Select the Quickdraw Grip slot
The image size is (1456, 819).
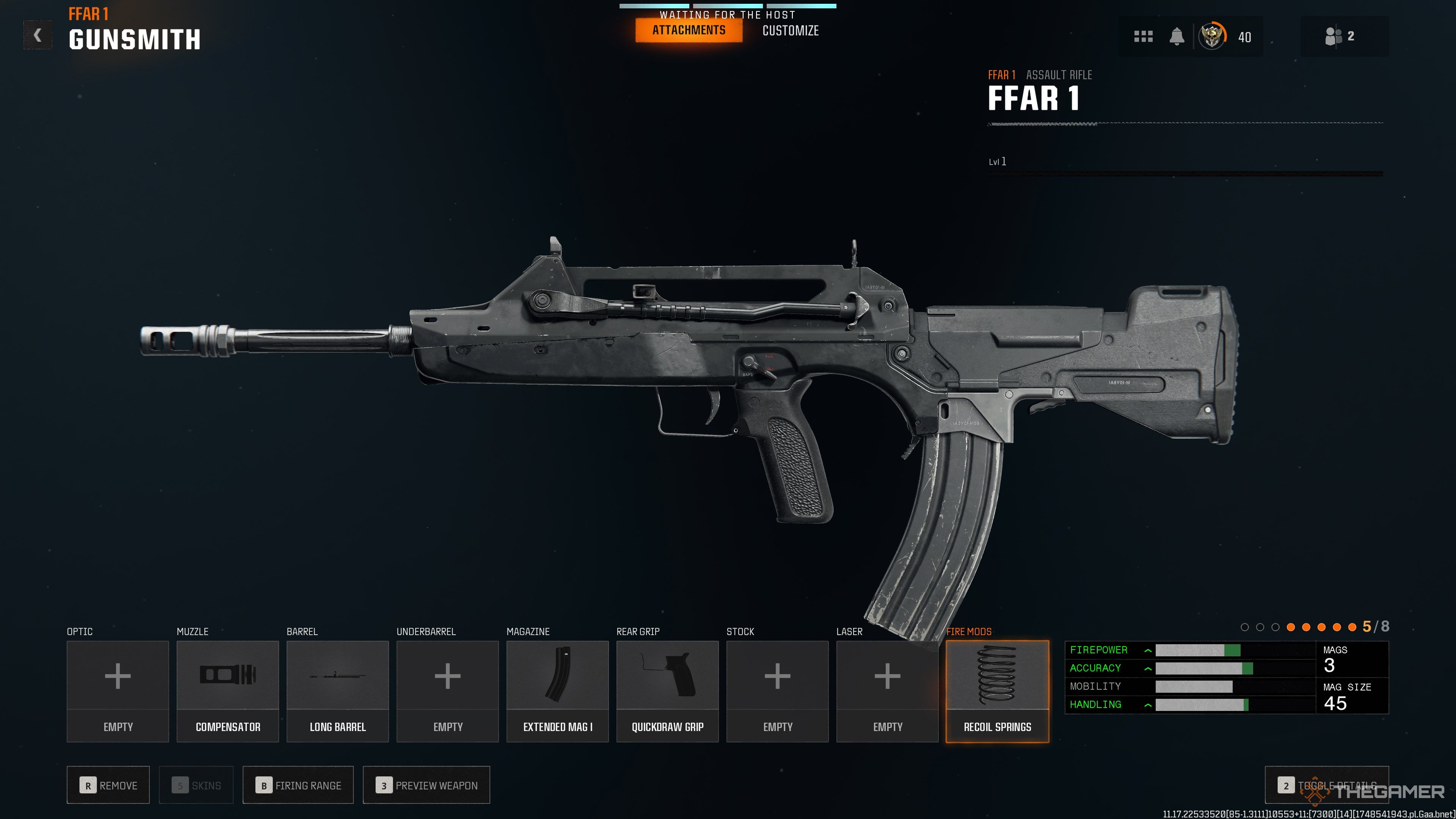(x=667, y=691)
